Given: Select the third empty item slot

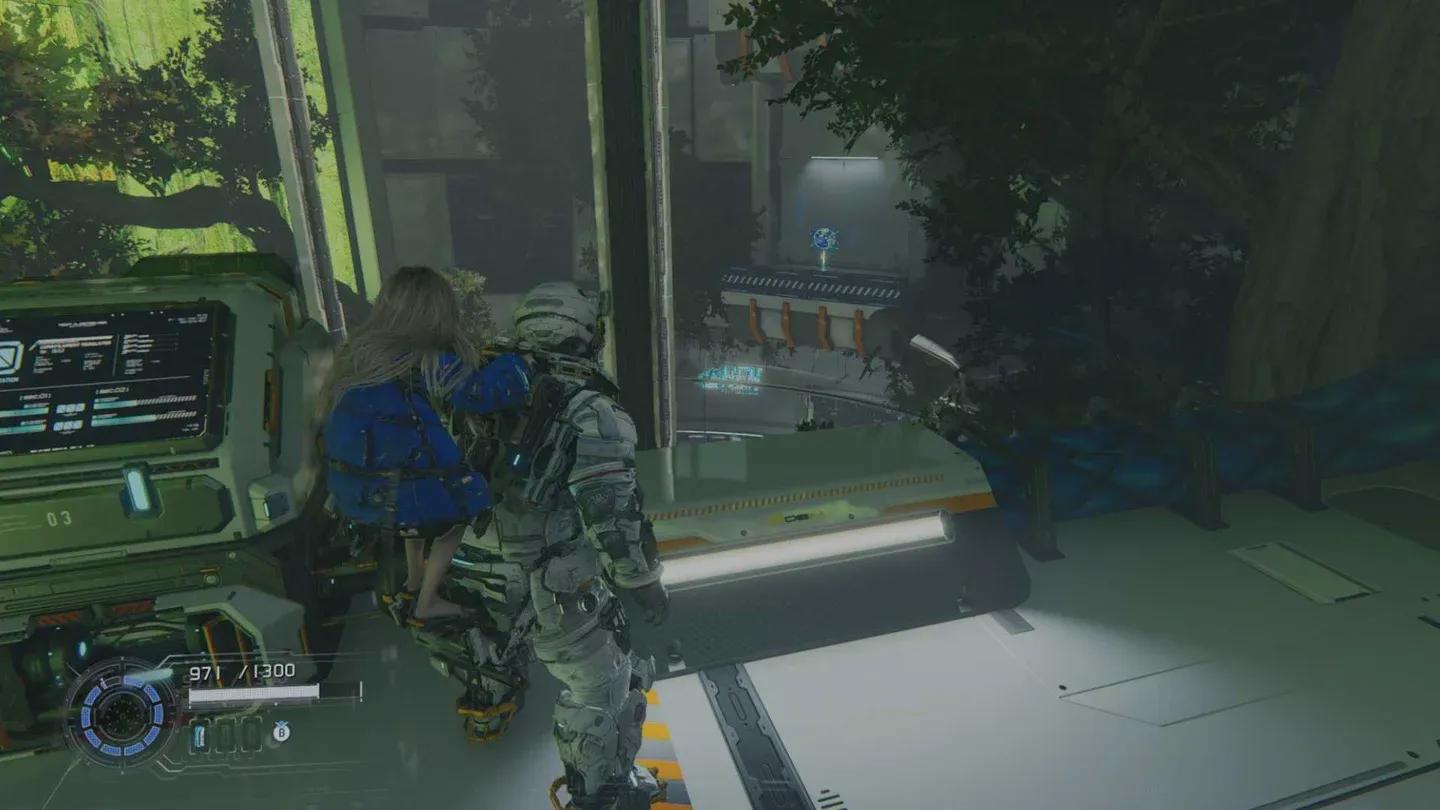Looking at the screenshot, I should (x=250, y=735).
